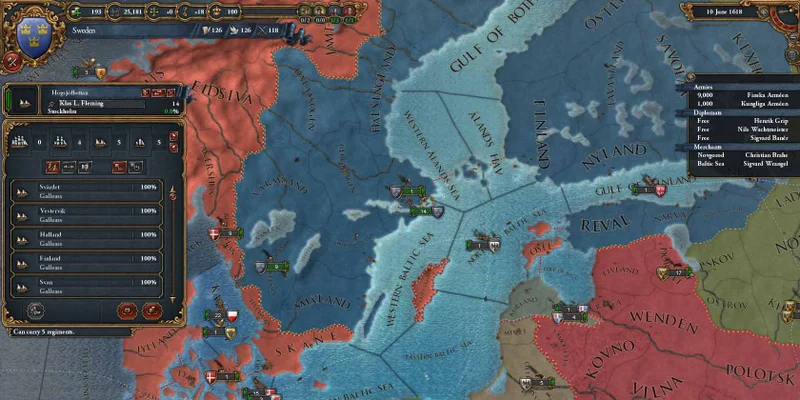The width and height of the screenshot is (800, 400).
Task: Select the Sviafjet galleass row
Action: click(84, 191)
